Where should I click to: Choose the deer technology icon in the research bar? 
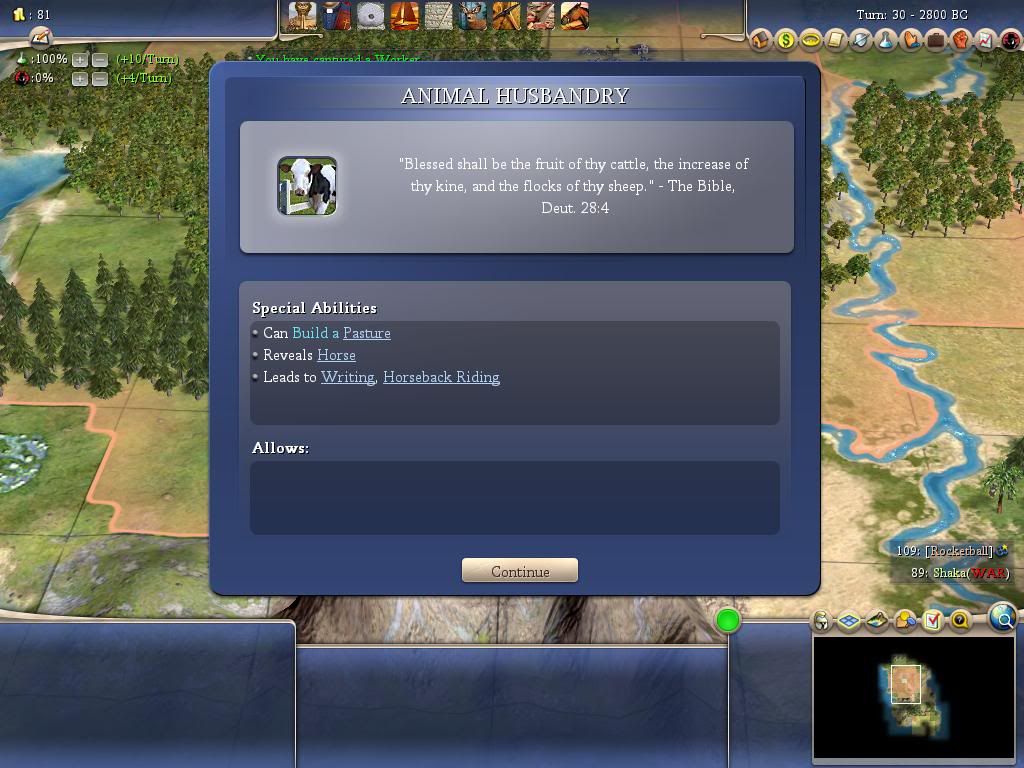click(472, 15)
